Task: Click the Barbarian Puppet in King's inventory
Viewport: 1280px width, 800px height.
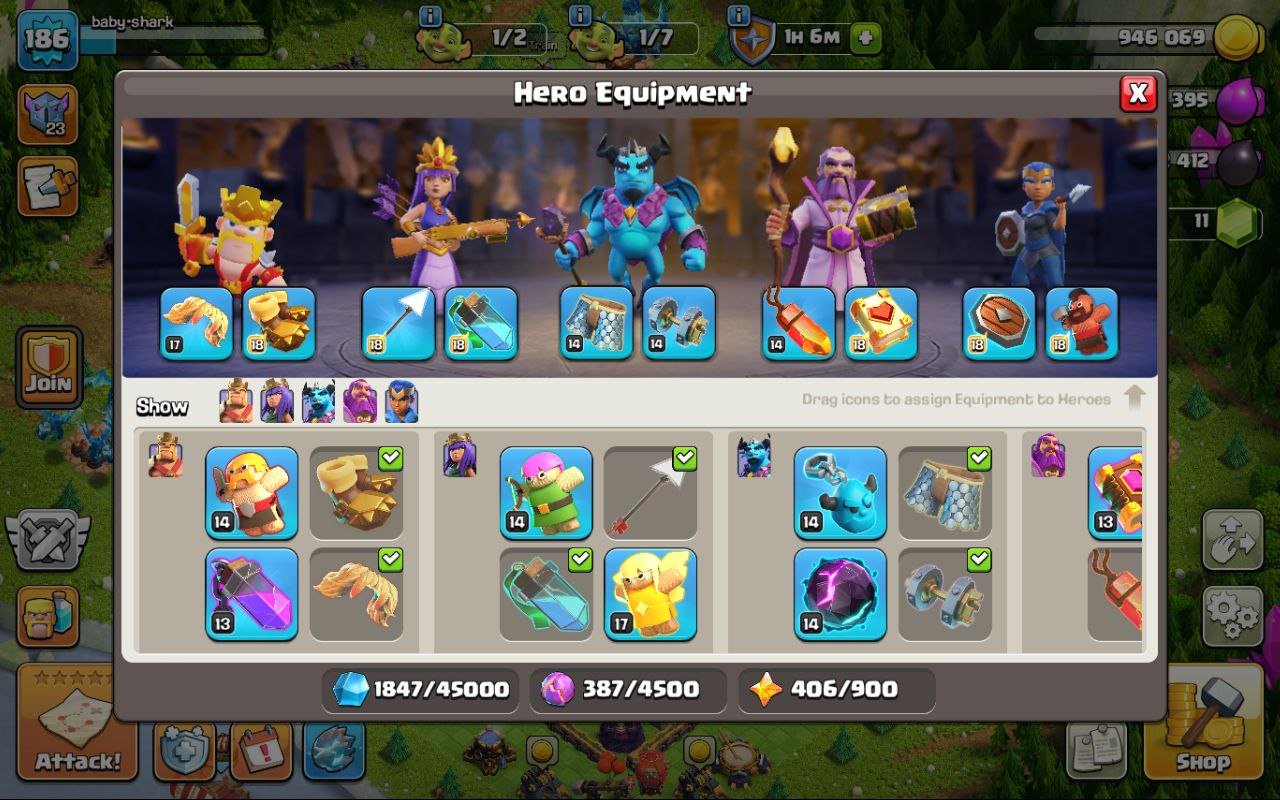Action: pyautogui.click(x=250, y=493)
